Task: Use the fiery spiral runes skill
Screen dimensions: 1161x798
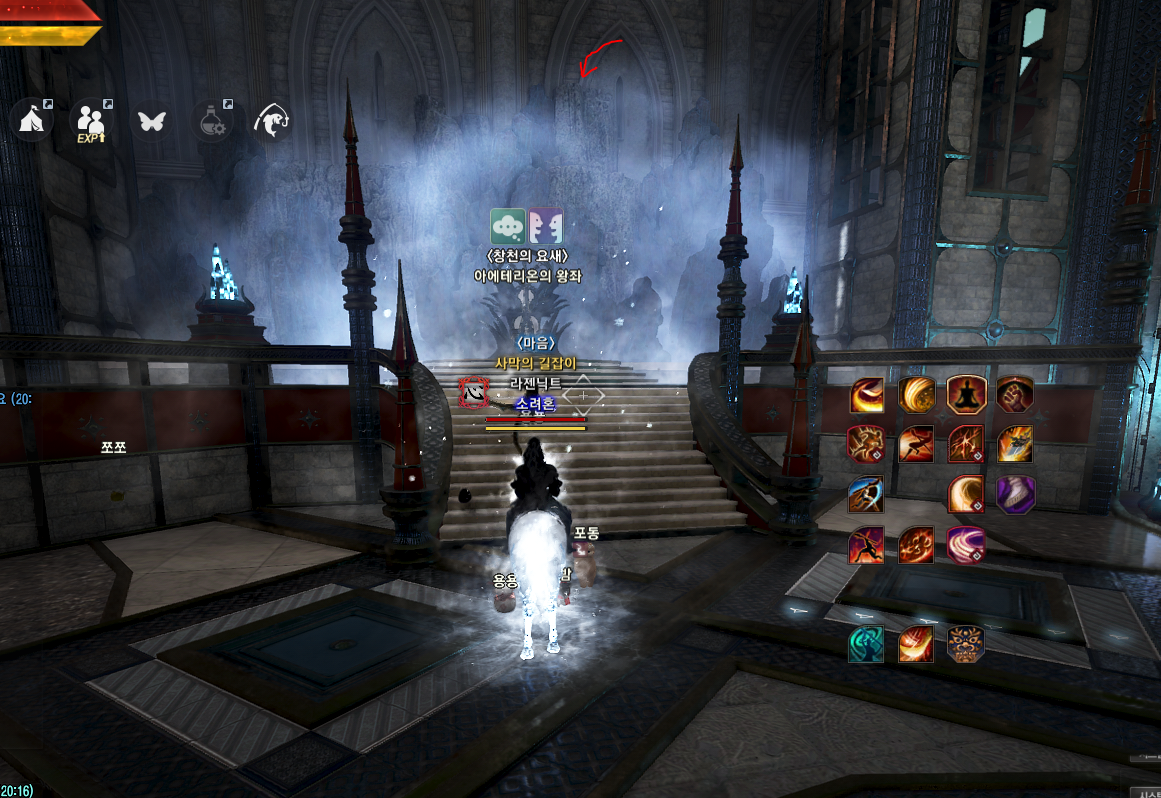Action: tap(916, 545)
